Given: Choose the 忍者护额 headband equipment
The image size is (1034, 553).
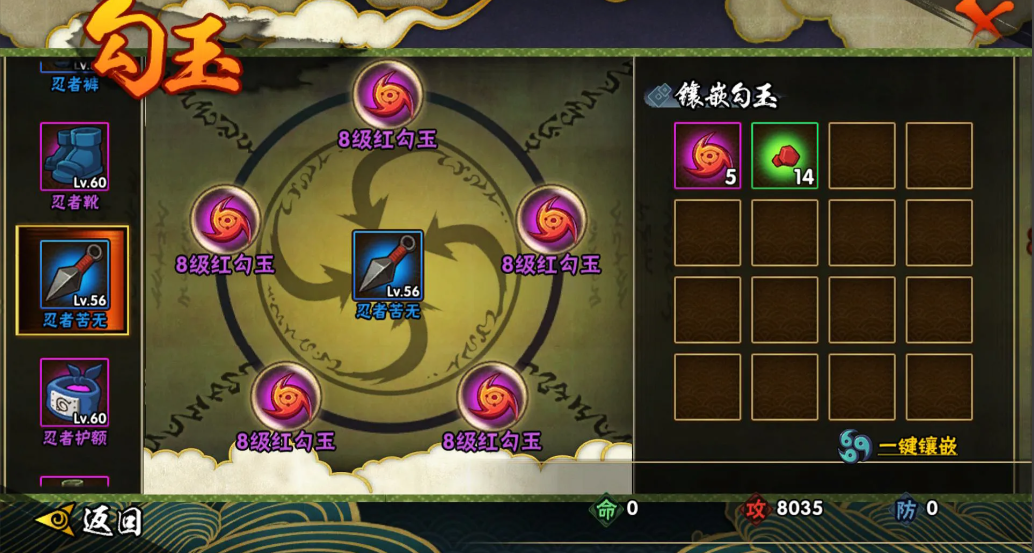Looking at the screenshot, I should click(x=74, y=393).
